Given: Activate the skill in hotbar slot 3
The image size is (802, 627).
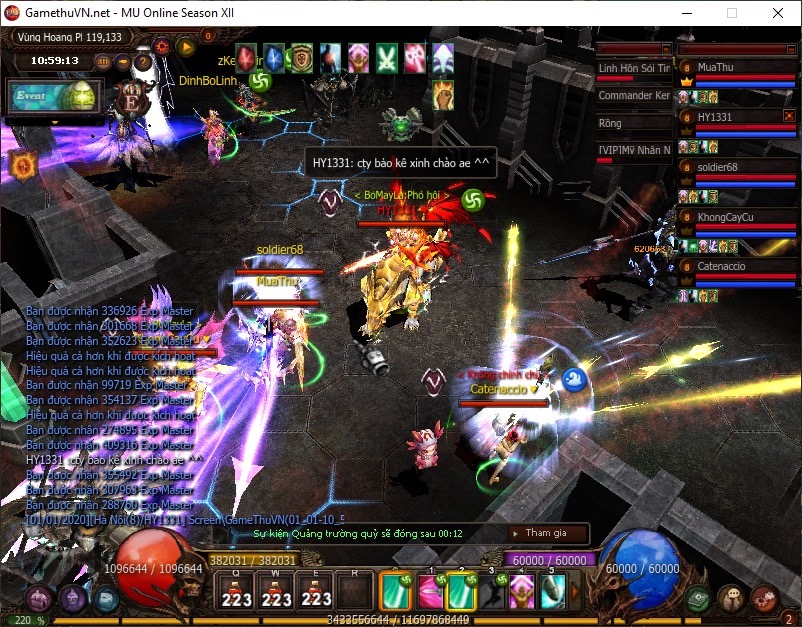Looking at the screenshot, I should (x=492, y=591).
